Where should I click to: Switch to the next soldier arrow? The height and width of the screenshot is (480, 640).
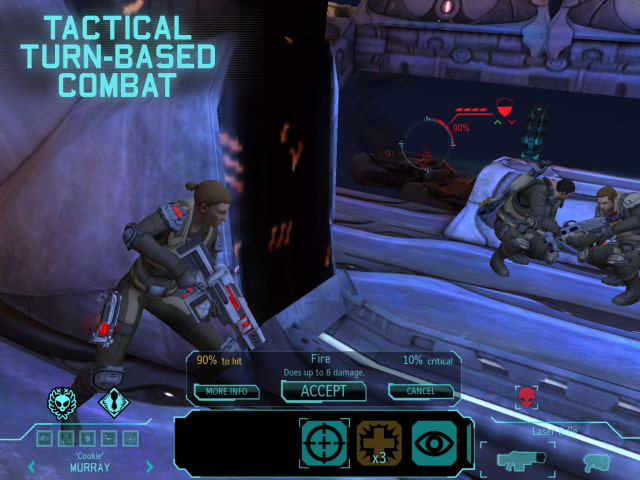coord(150,466)
